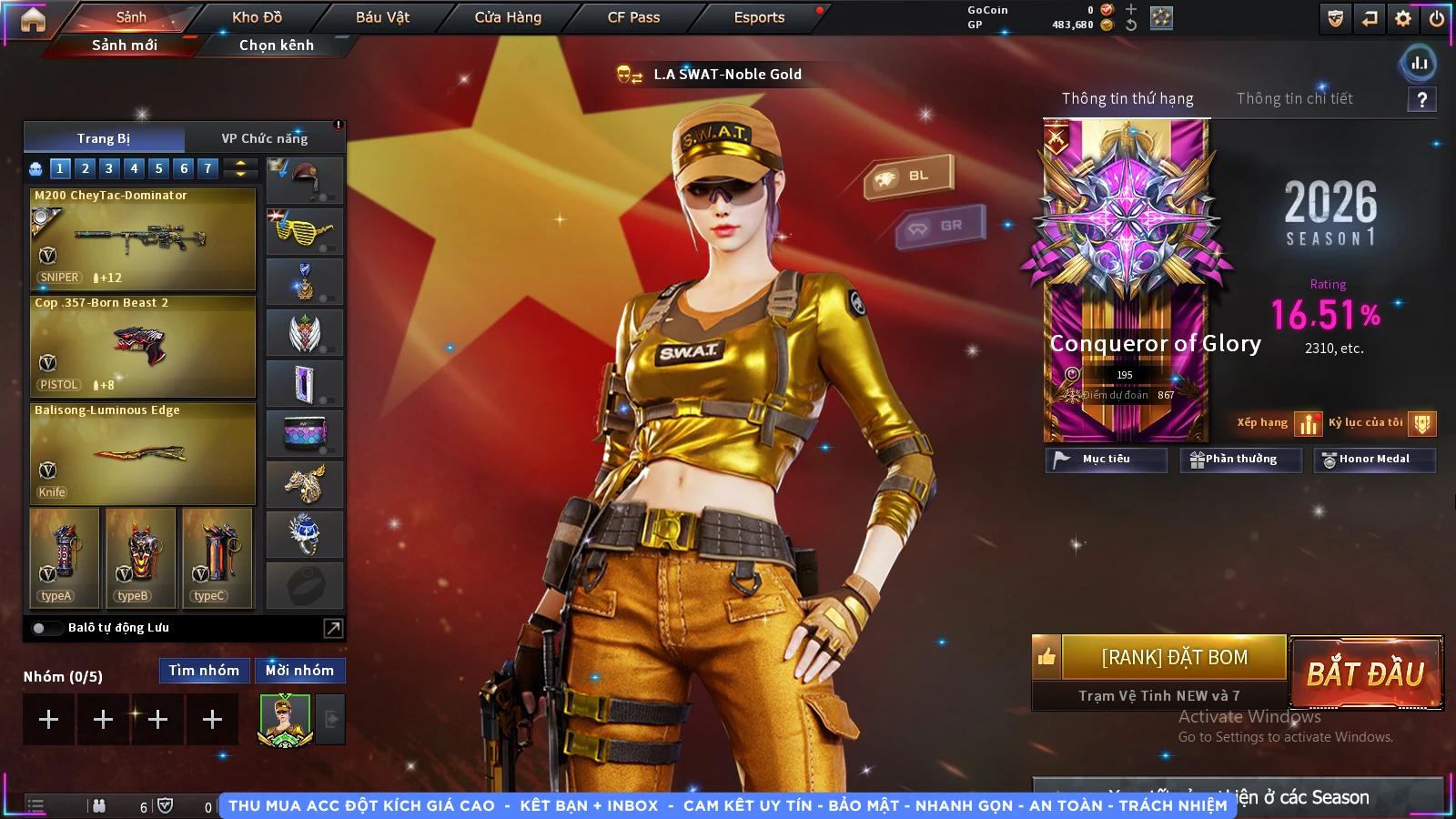Start the match with BẮT ĐẦU

(x=1365, y=673)
